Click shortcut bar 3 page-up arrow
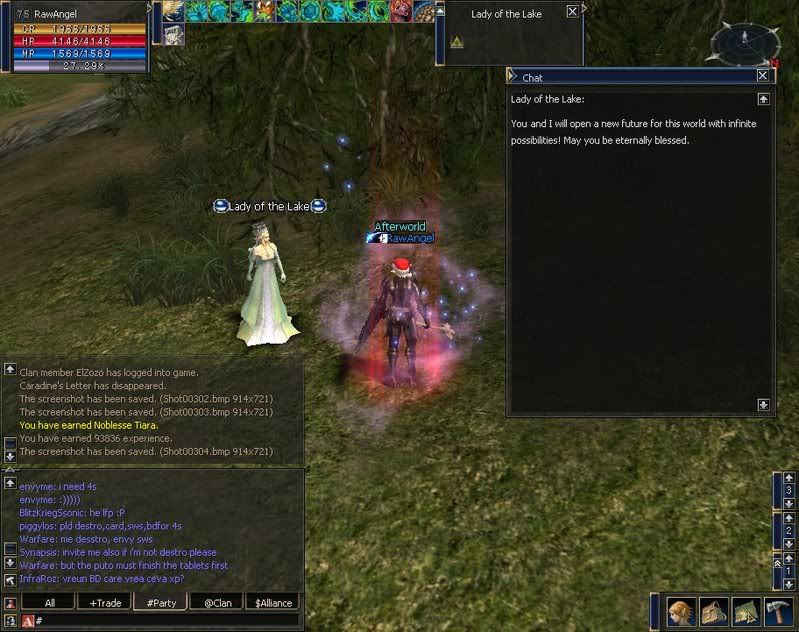Viewport: 799px width, 632px height. (789, 478)
